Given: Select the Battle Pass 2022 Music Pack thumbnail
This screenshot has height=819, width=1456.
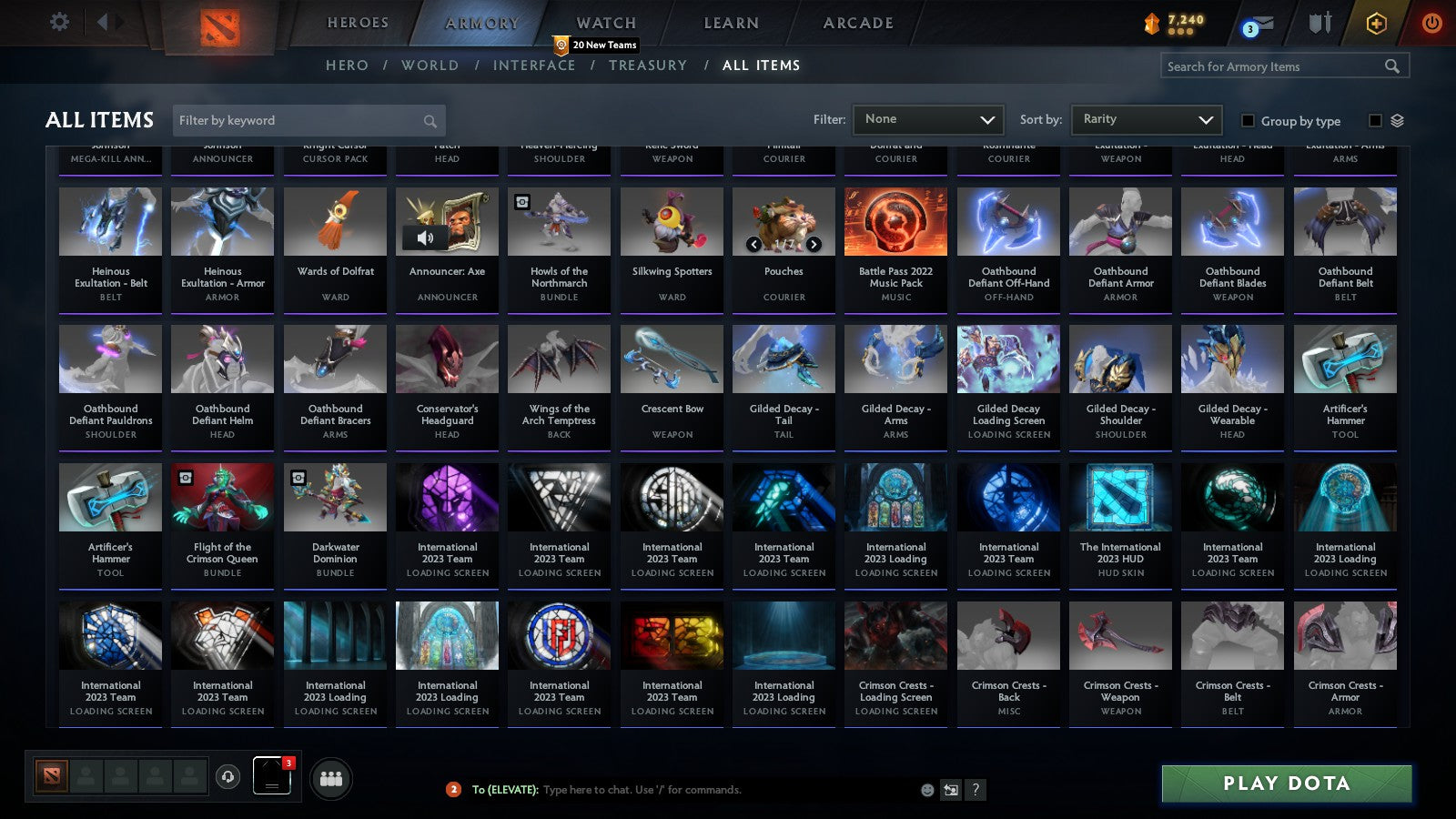Looking at the screenshot, I should 895,220.
